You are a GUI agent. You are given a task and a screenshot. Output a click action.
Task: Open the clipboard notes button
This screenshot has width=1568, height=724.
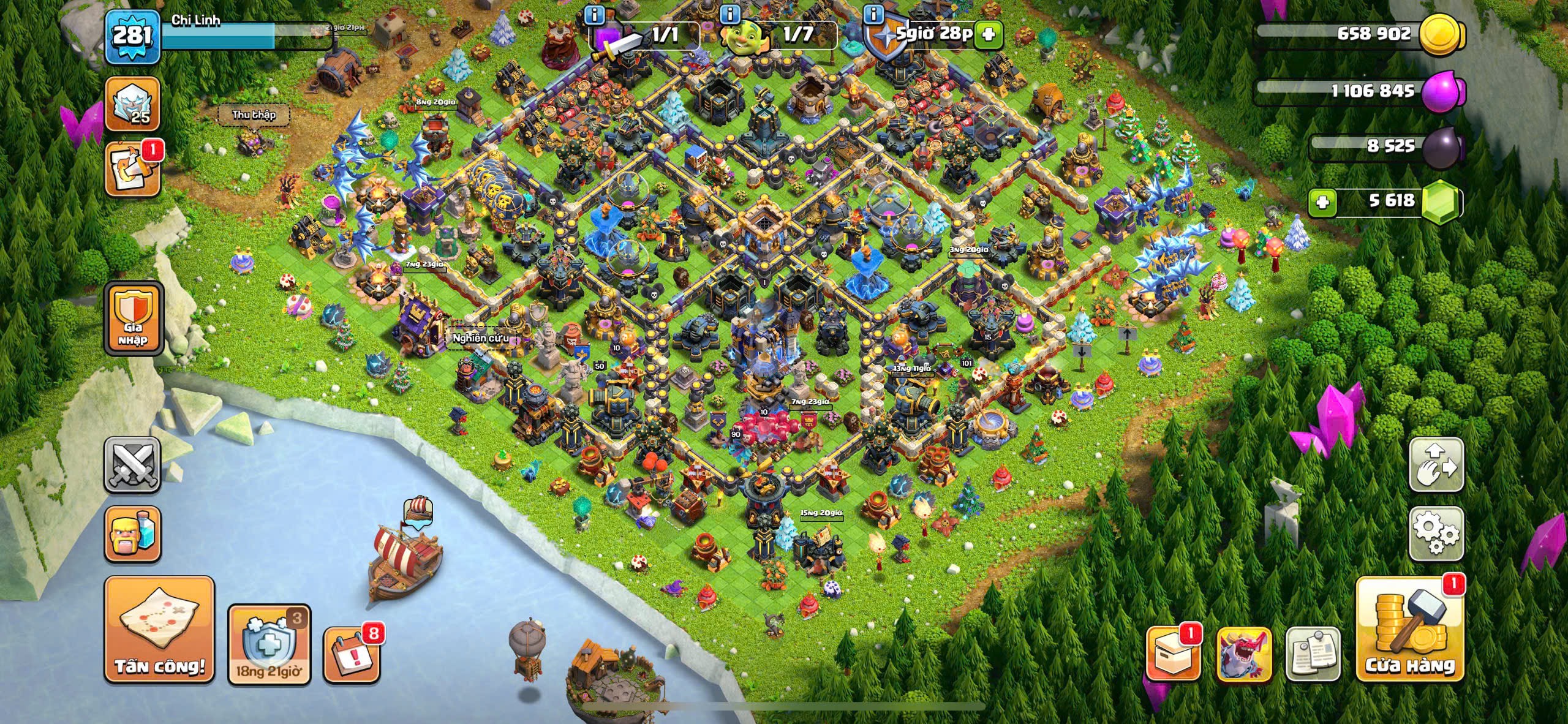pos(1313,654)
